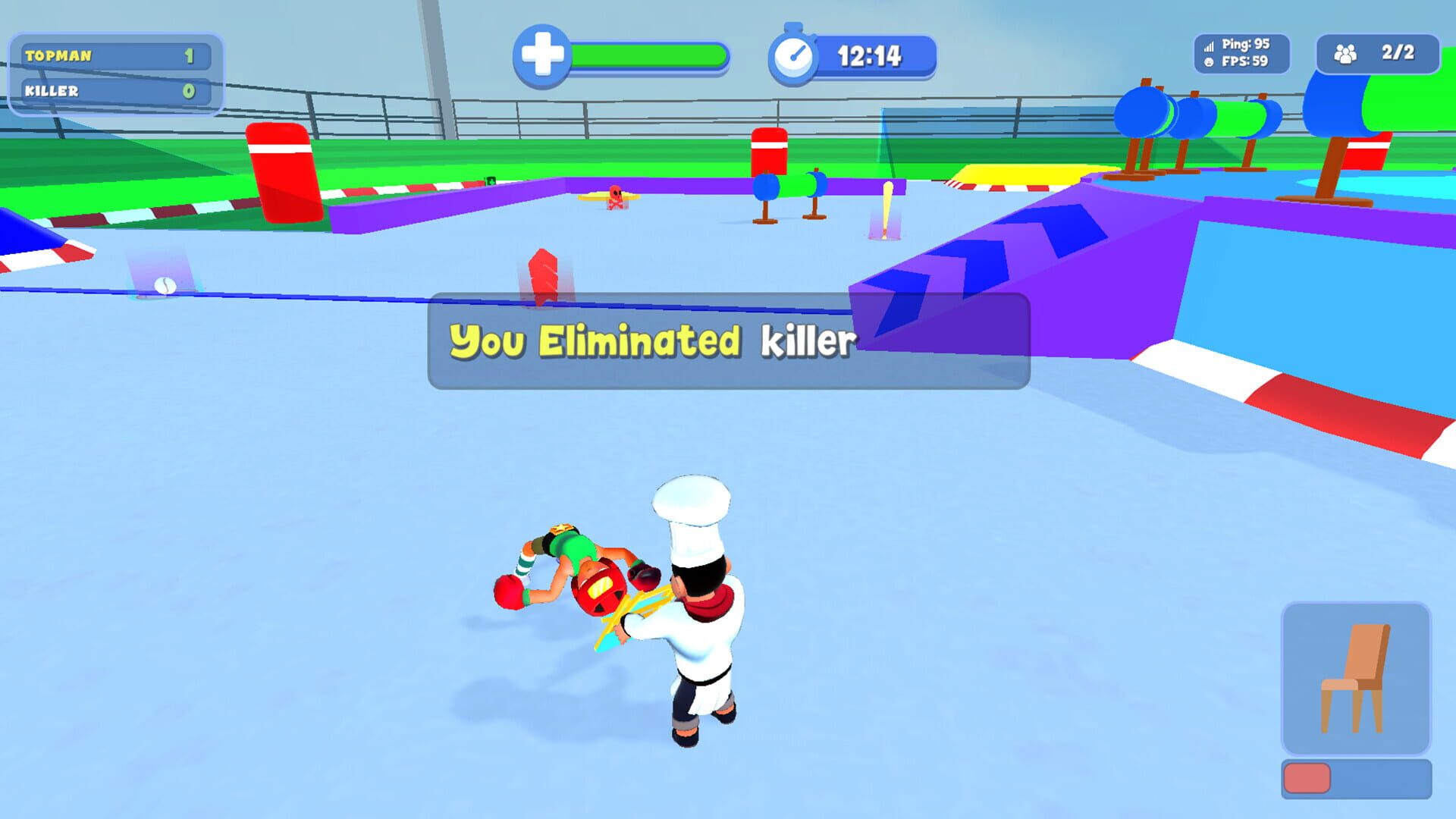Click the players group icon showing 2/2
This screenshot has height=819, width=1456.
tap(1346, 53)
